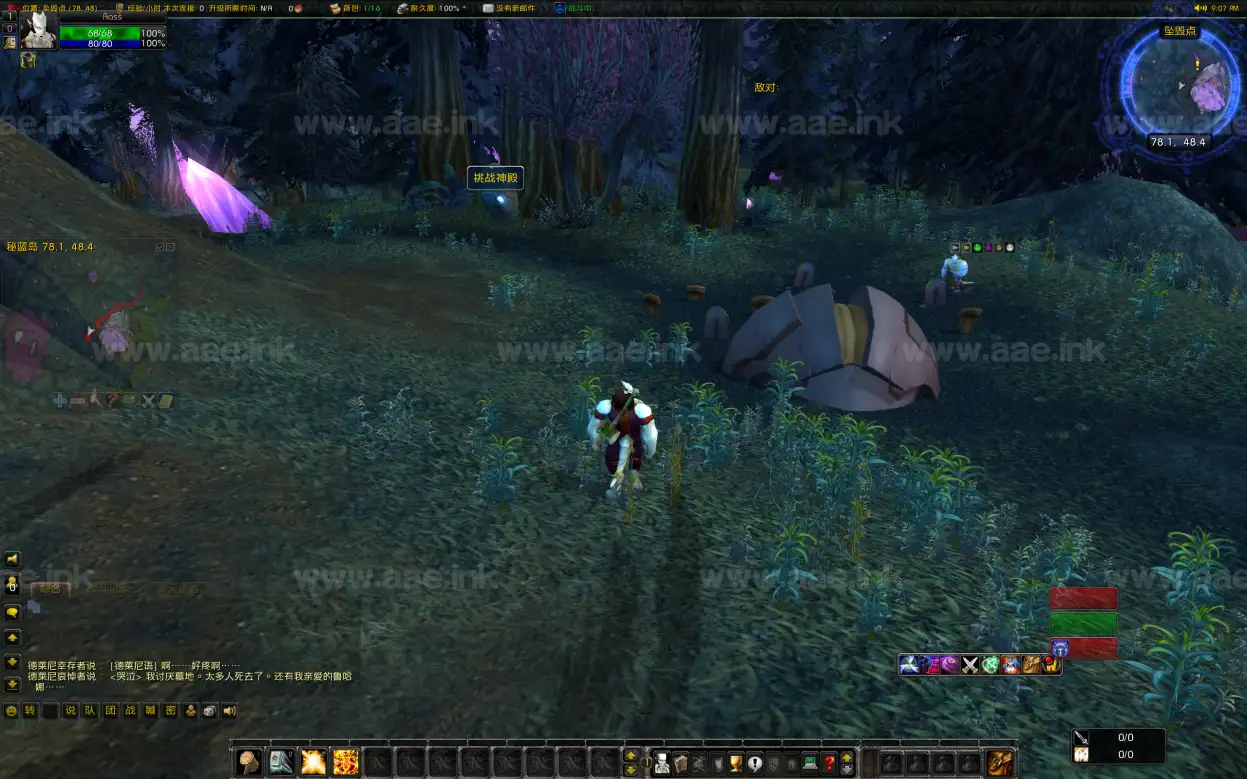Use the golden burst spell slot

313,763
